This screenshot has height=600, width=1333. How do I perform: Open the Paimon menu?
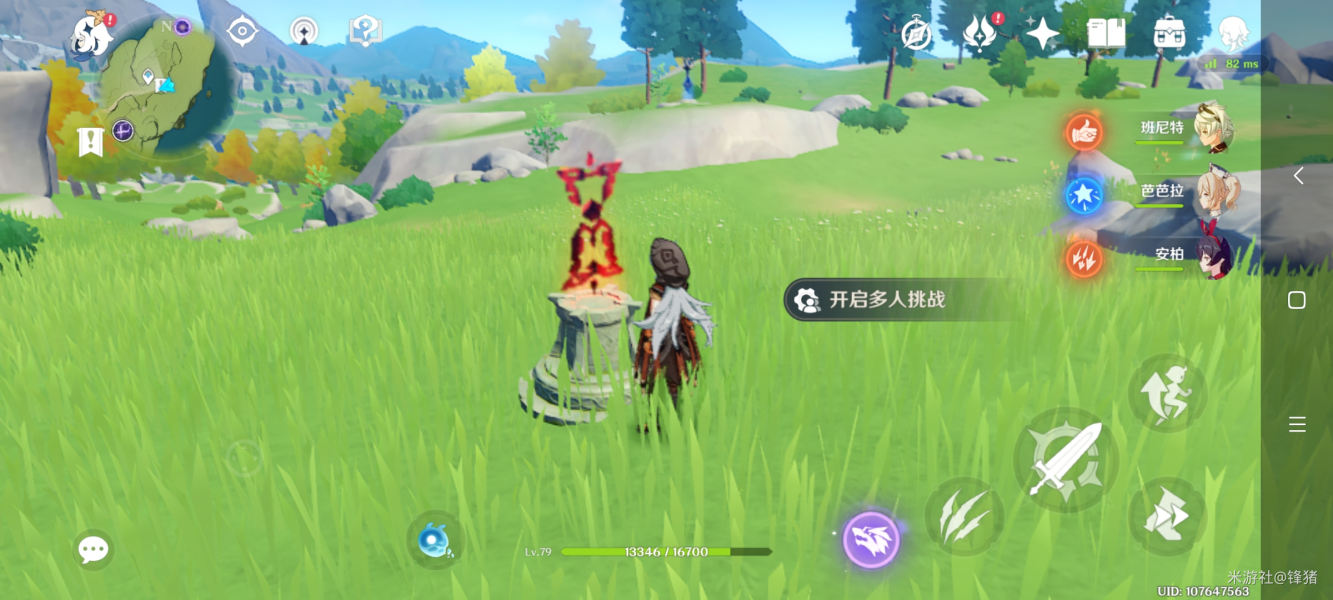[x=92, y=37]
